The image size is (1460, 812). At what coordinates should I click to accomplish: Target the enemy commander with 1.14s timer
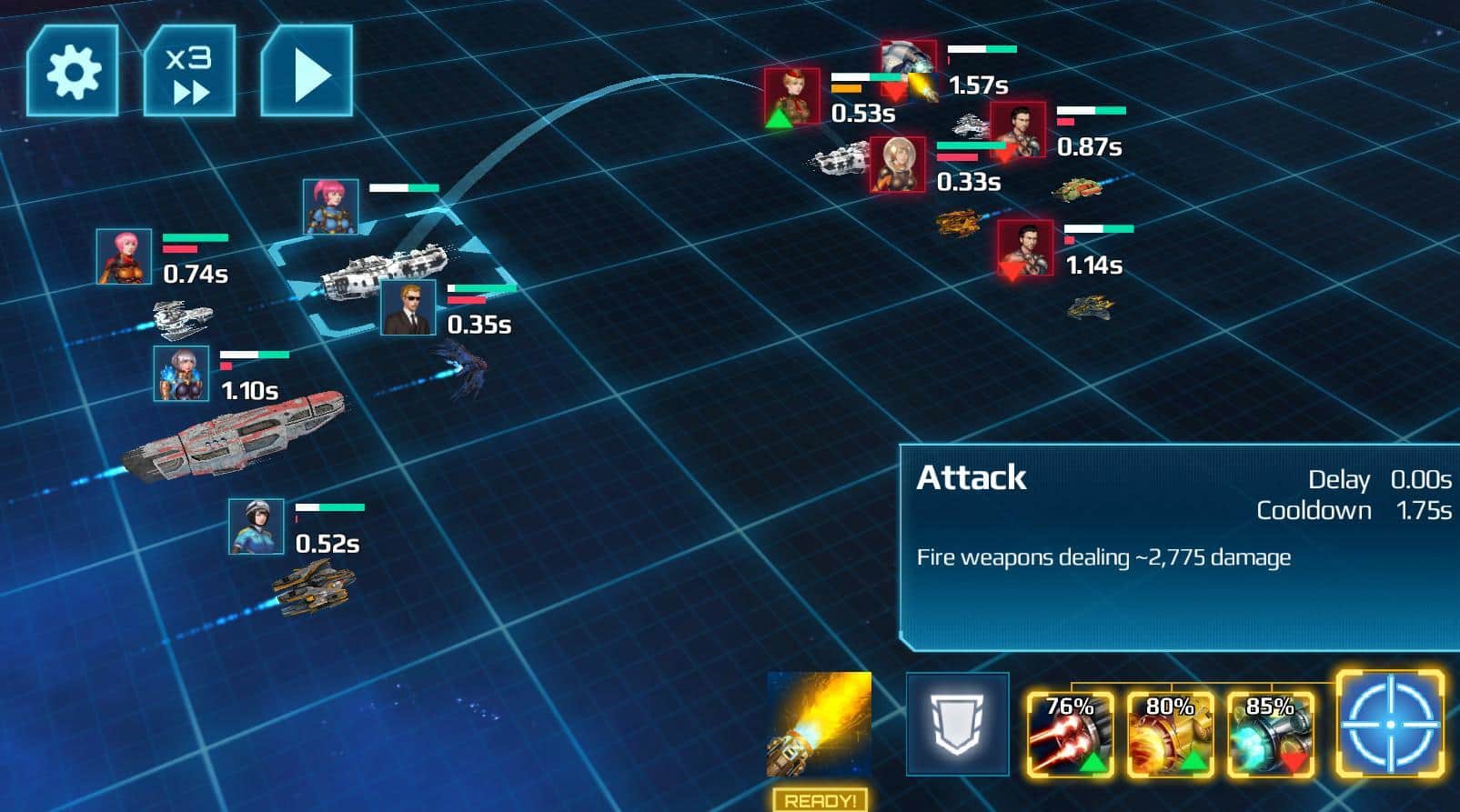1025,247
